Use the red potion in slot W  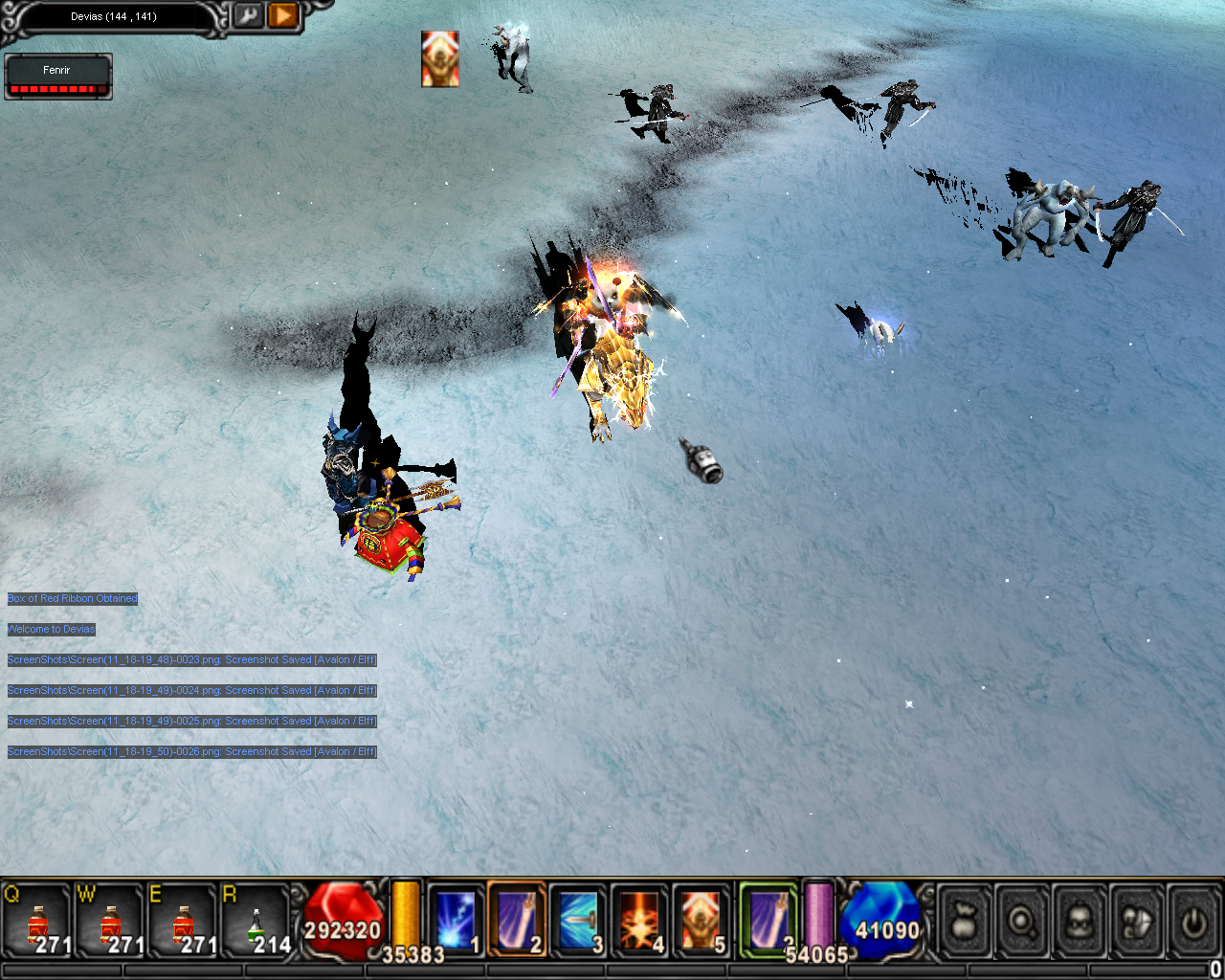point(111,921)
